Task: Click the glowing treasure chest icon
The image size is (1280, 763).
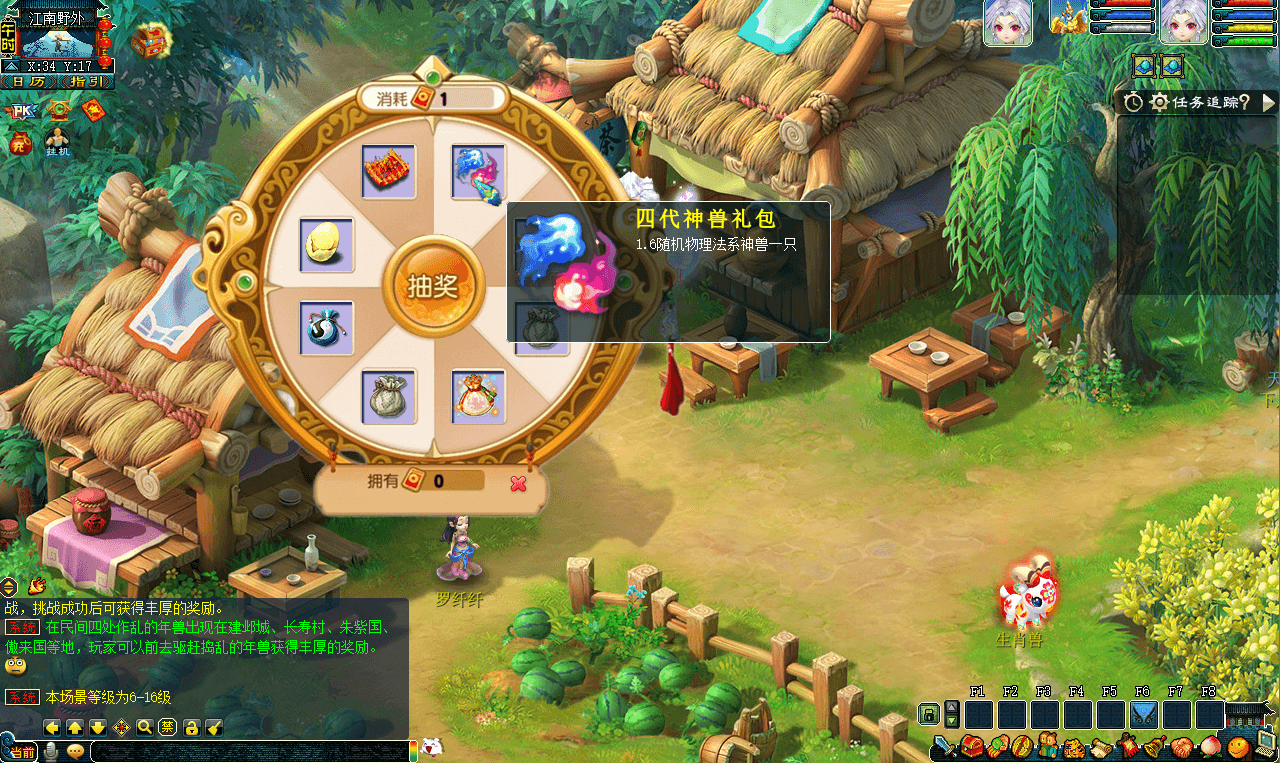Action: [150, 40]
